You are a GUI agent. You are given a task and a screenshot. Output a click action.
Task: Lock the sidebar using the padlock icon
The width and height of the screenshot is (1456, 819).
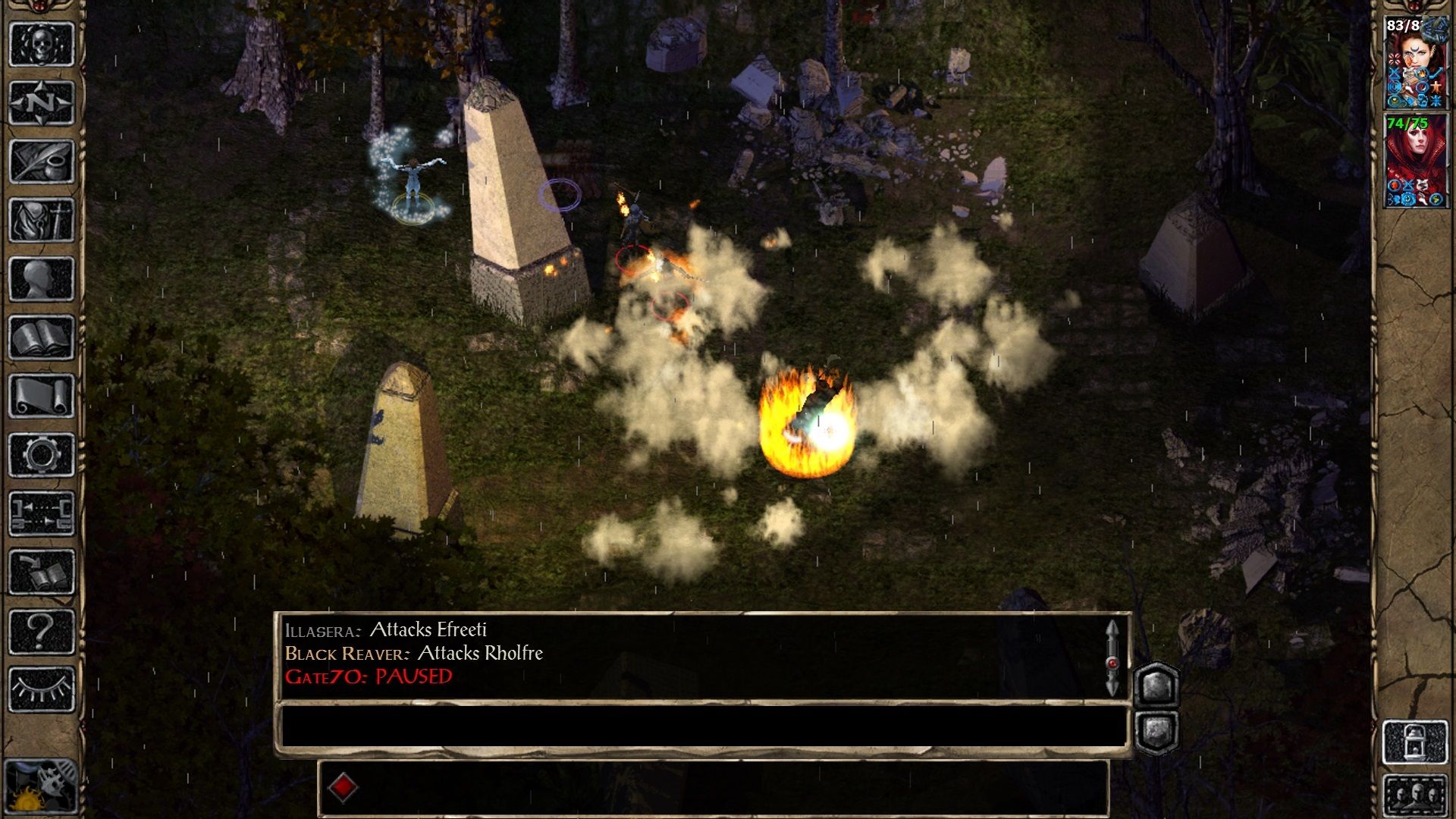click(1415, 741)
